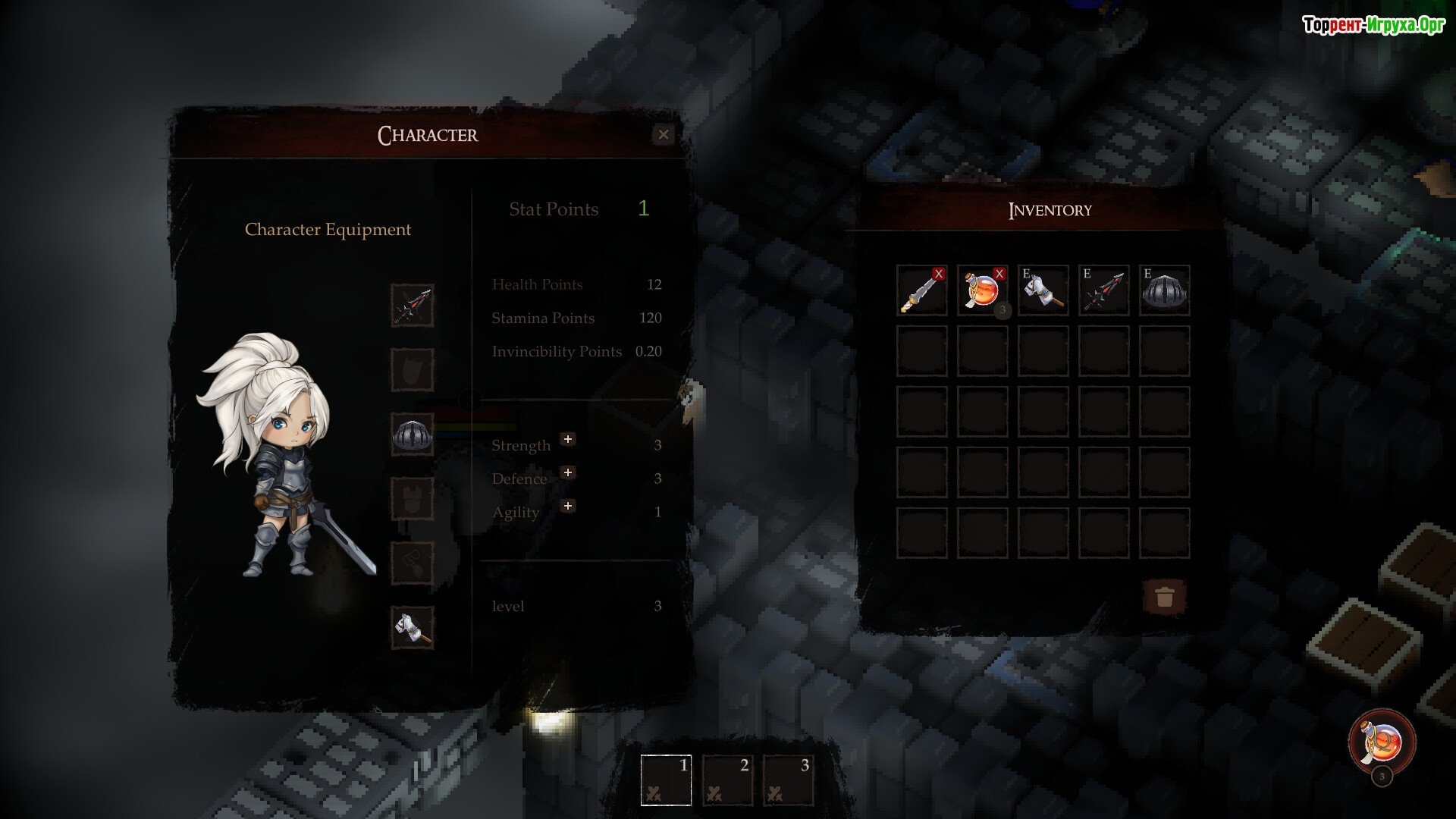
Task: Select hotbar slot 1
Action: 666,780
